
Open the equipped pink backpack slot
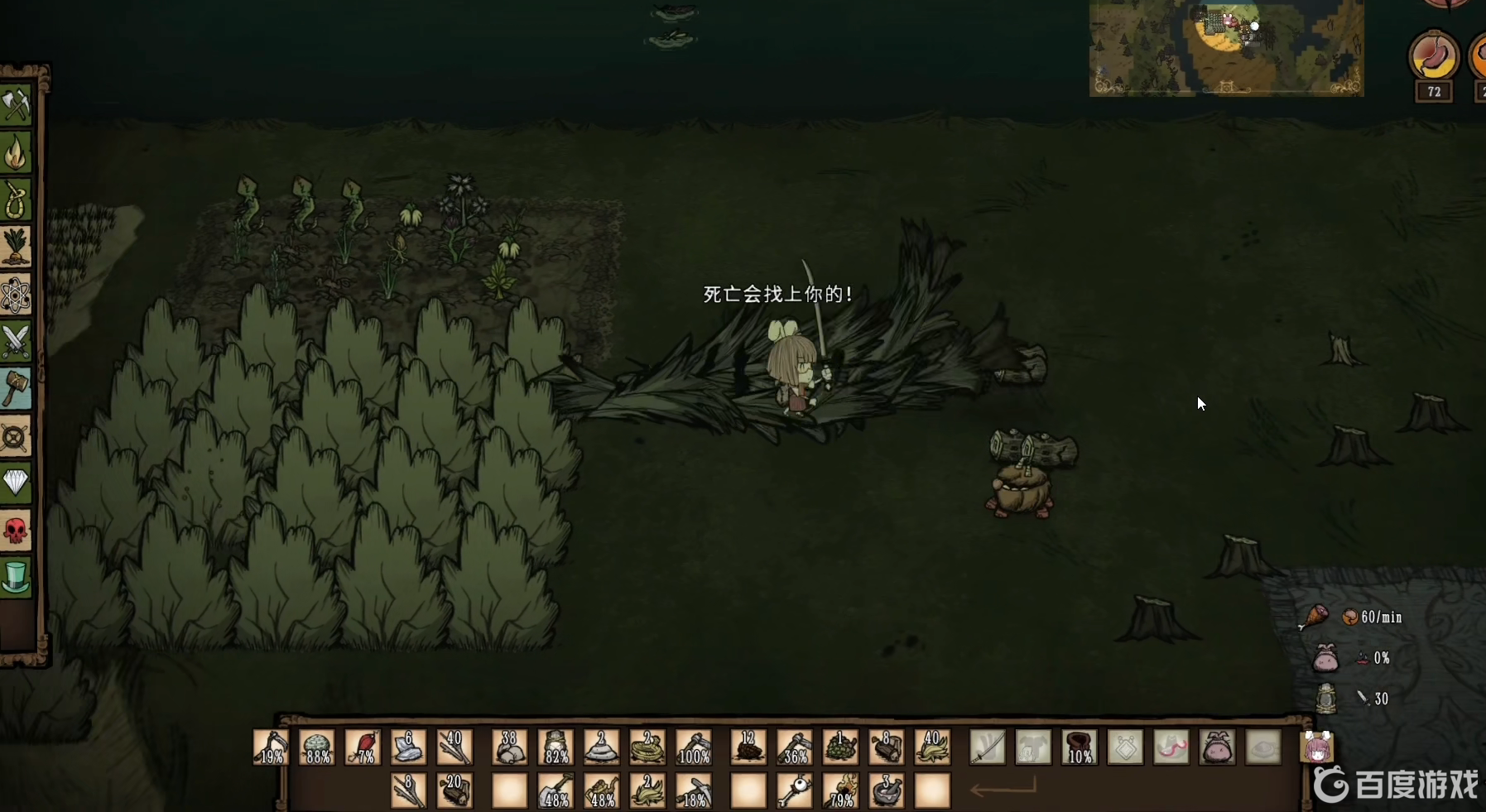click(x=1217, y=747)
